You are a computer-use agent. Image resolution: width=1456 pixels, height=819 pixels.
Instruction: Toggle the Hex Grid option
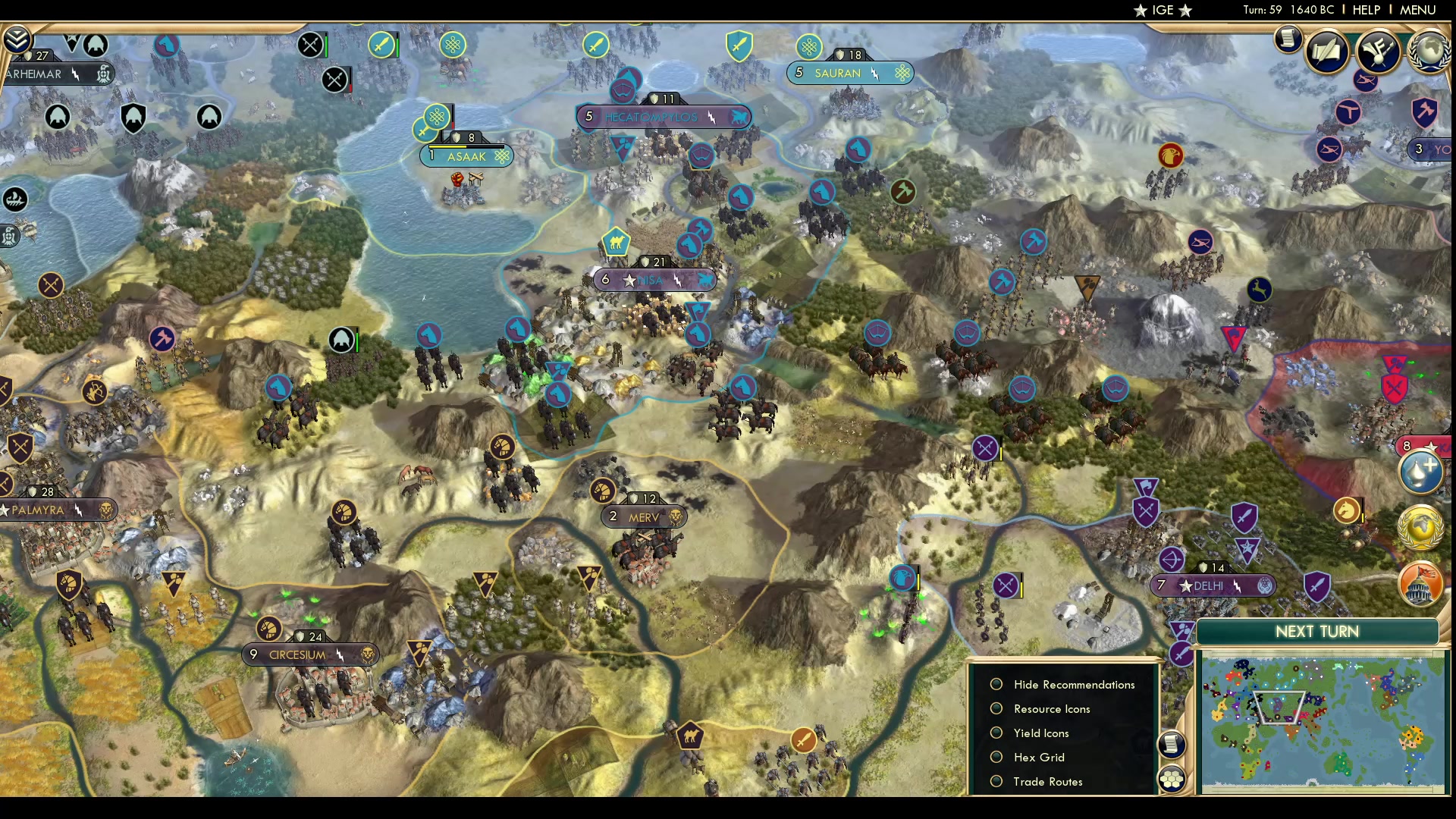coord(1038,757)
